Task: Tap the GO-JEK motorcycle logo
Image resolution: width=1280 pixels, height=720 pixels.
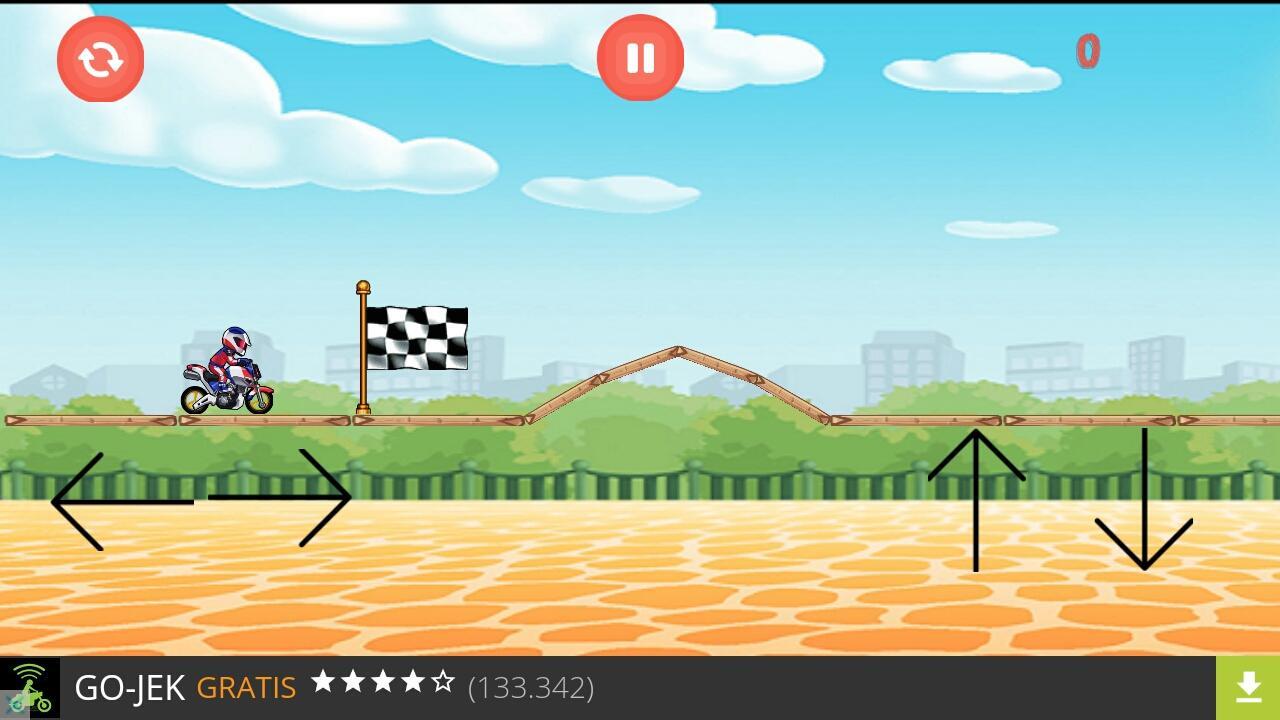Action: click(x=28, y=687)
